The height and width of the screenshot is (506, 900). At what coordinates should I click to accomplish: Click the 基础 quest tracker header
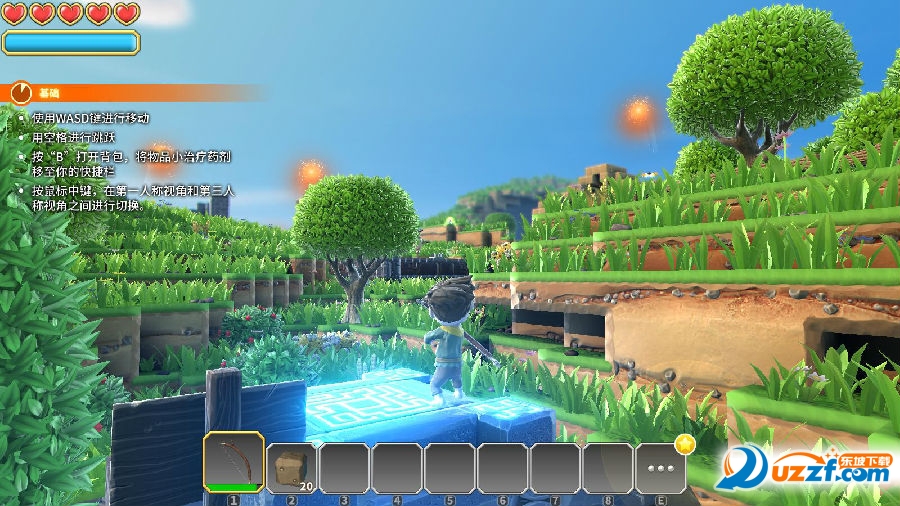(x=48, y=93)
